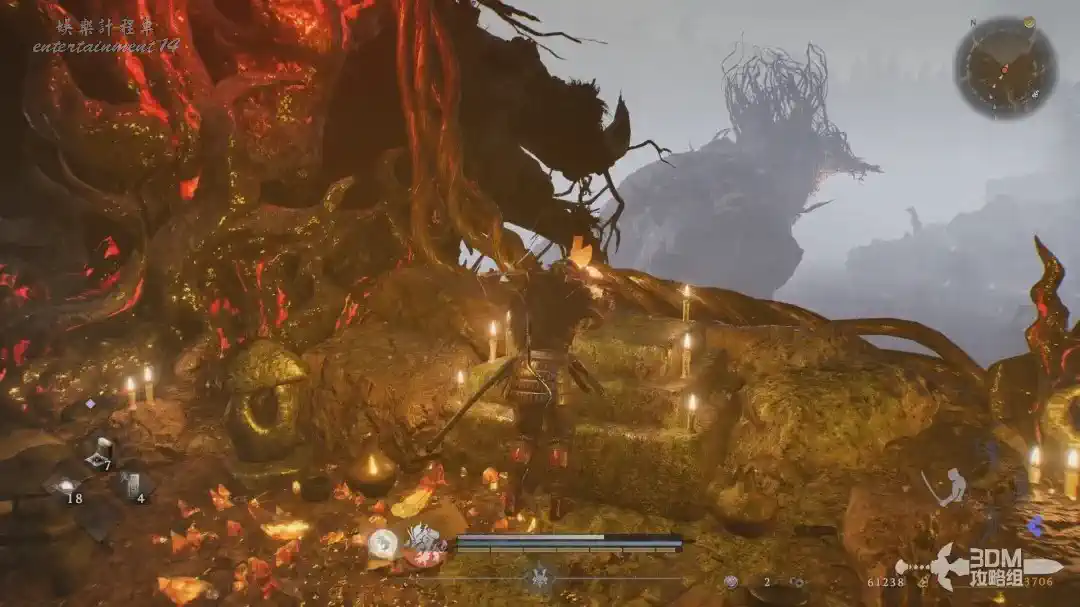Screen dimensions: 1080x607
Task: Use the quick item slot showing 7
Action: pyautogui.click(x=98, y=455)
